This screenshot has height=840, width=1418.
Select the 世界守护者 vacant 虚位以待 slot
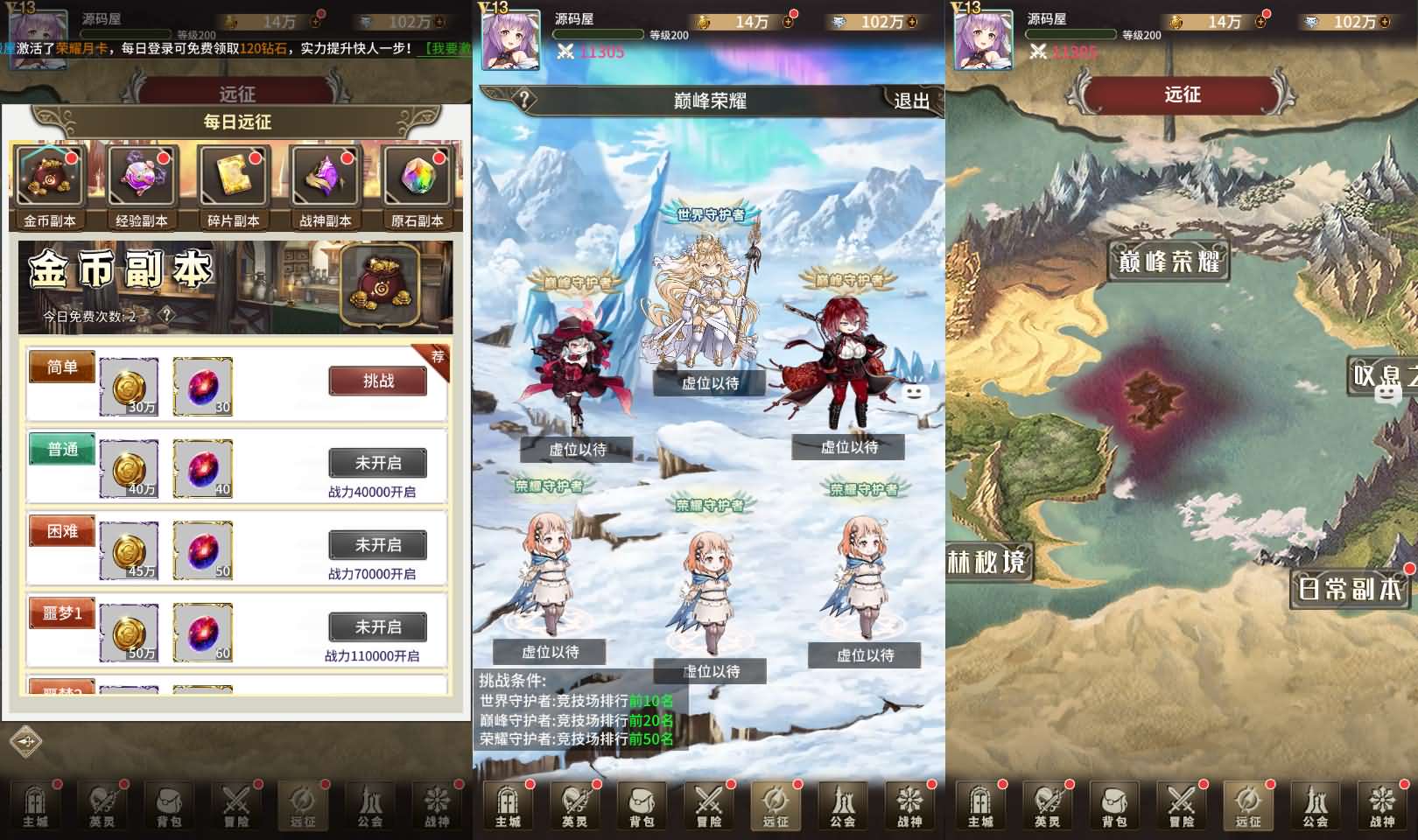coord(710,382)
